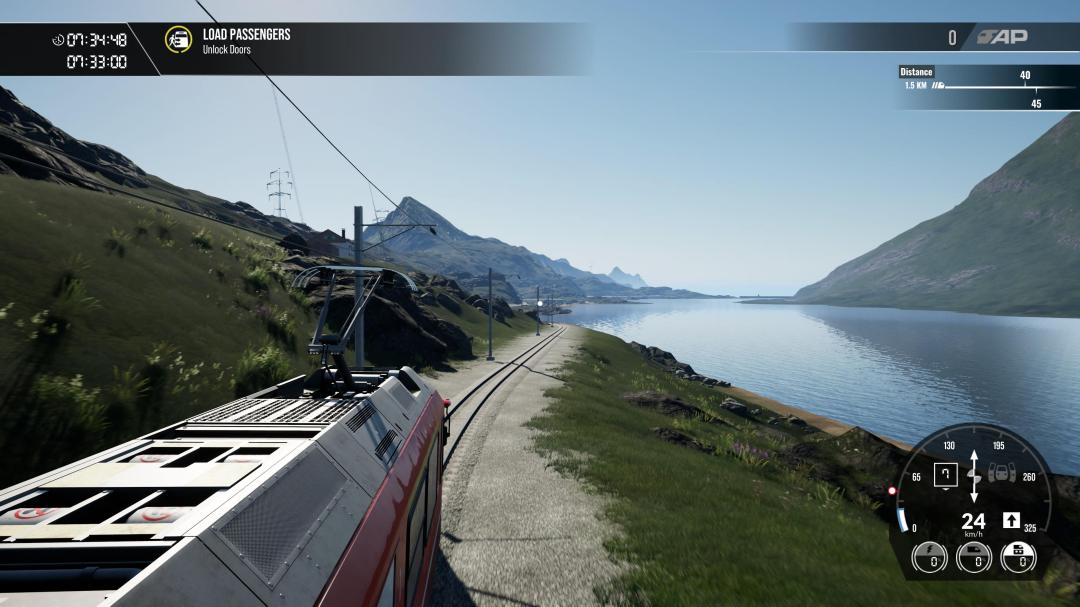Image resolution: width=1080 pixels, height=607 pixels.
Task: Select the Load Passengers objective icon
Action: click(178, 40)
